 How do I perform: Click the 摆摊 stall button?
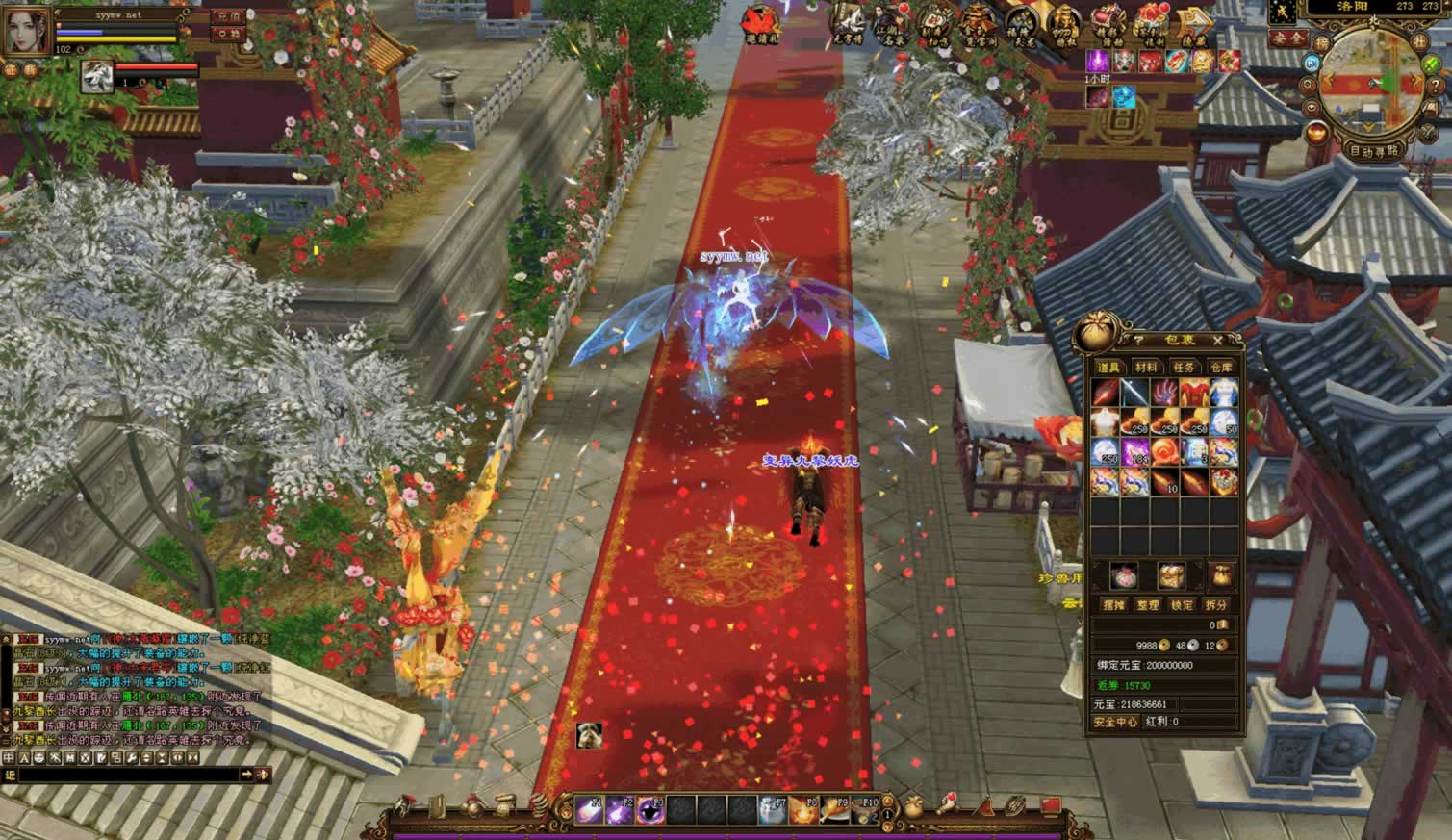point(1113,605)
